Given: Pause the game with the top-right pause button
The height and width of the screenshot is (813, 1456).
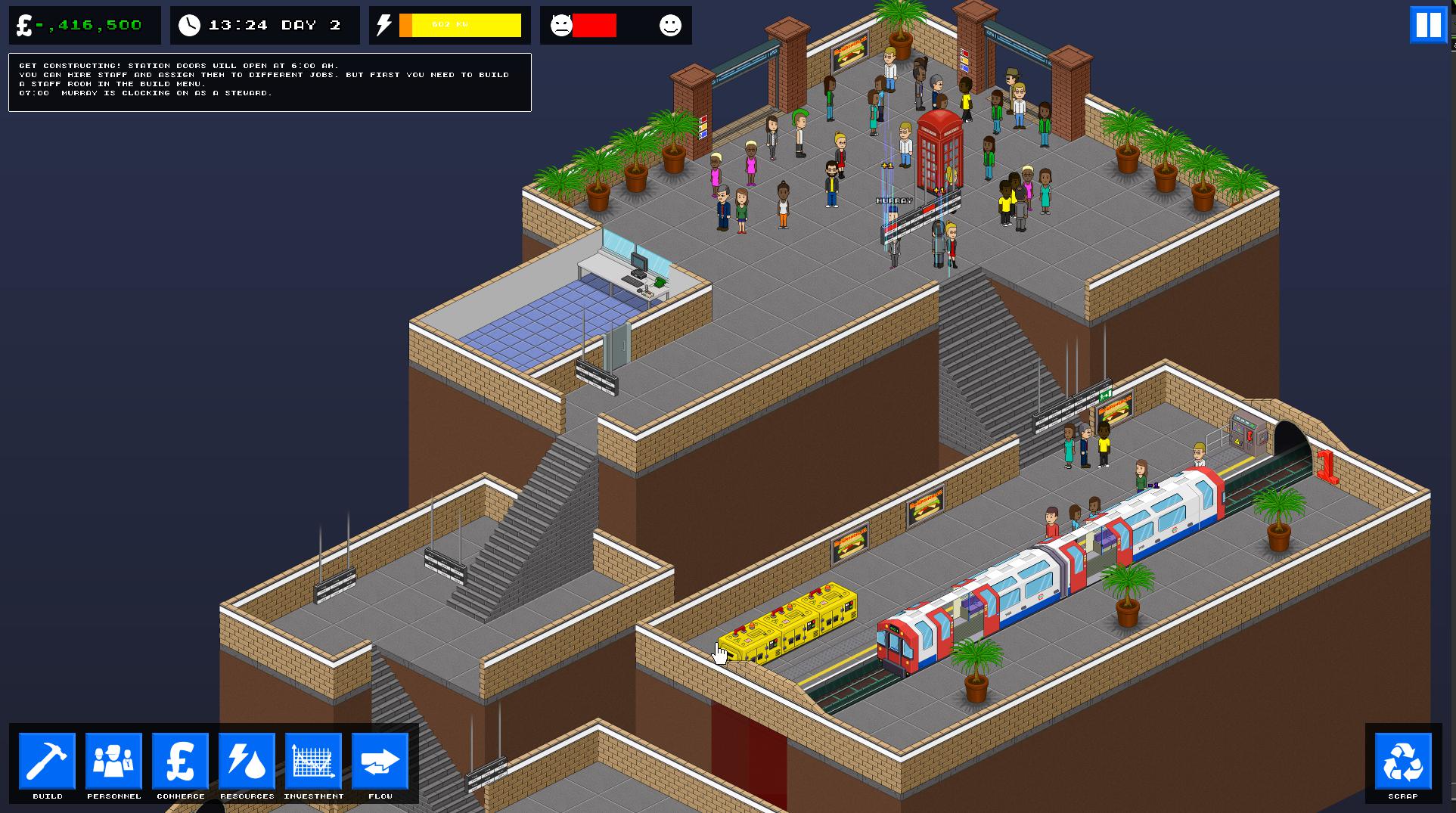Looking at the screenshot, I should [1427, 25].
